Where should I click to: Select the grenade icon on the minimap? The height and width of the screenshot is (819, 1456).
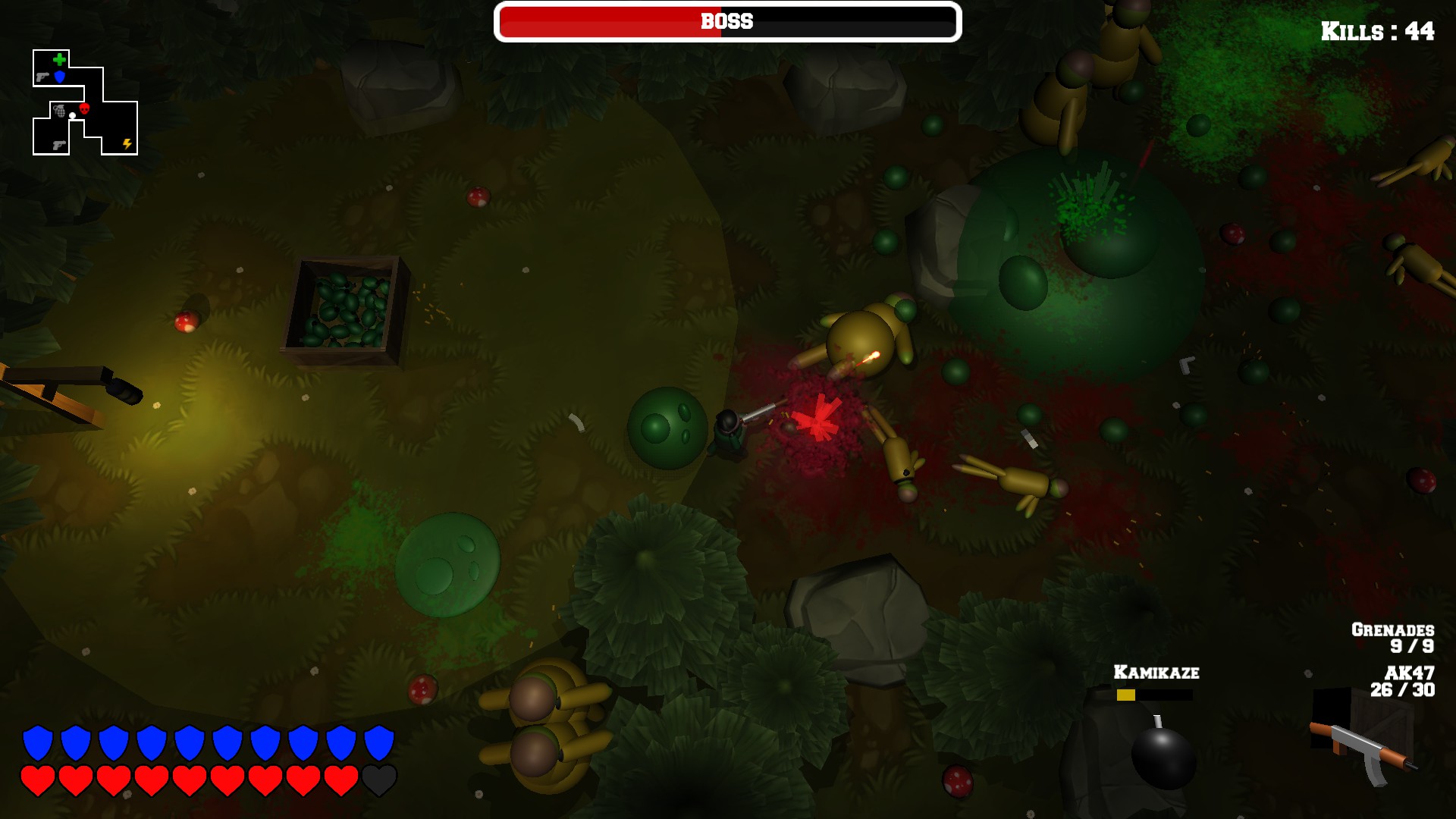[x=60, y=111]
